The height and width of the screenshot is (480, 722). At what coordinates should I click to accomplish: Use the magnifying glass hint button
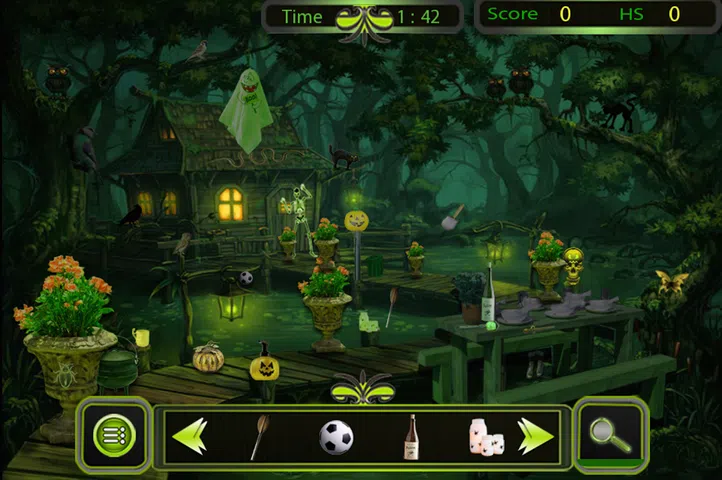point(609,435)
